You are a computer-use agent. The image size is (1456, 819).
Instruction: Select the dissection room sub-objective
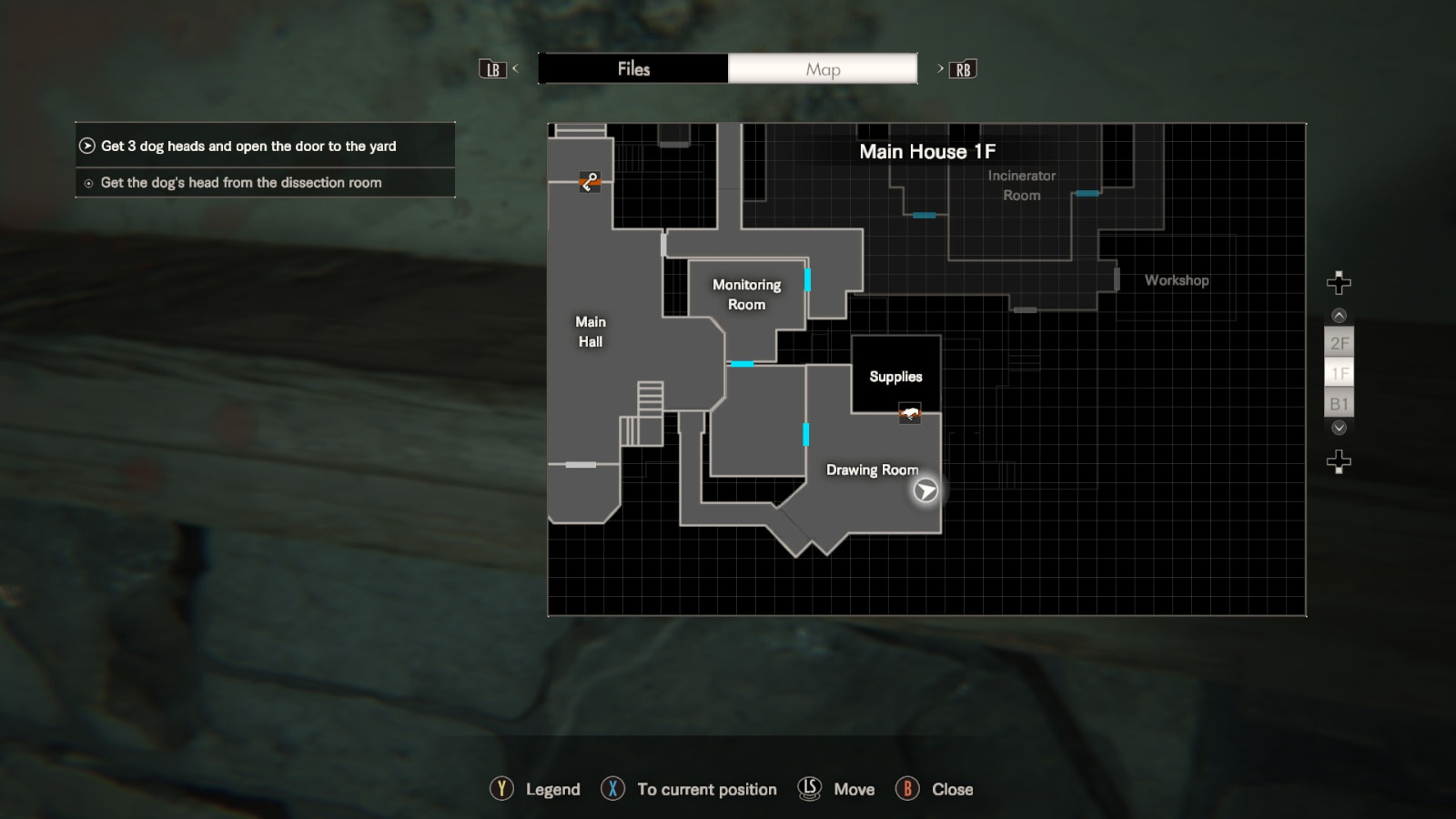241,183
